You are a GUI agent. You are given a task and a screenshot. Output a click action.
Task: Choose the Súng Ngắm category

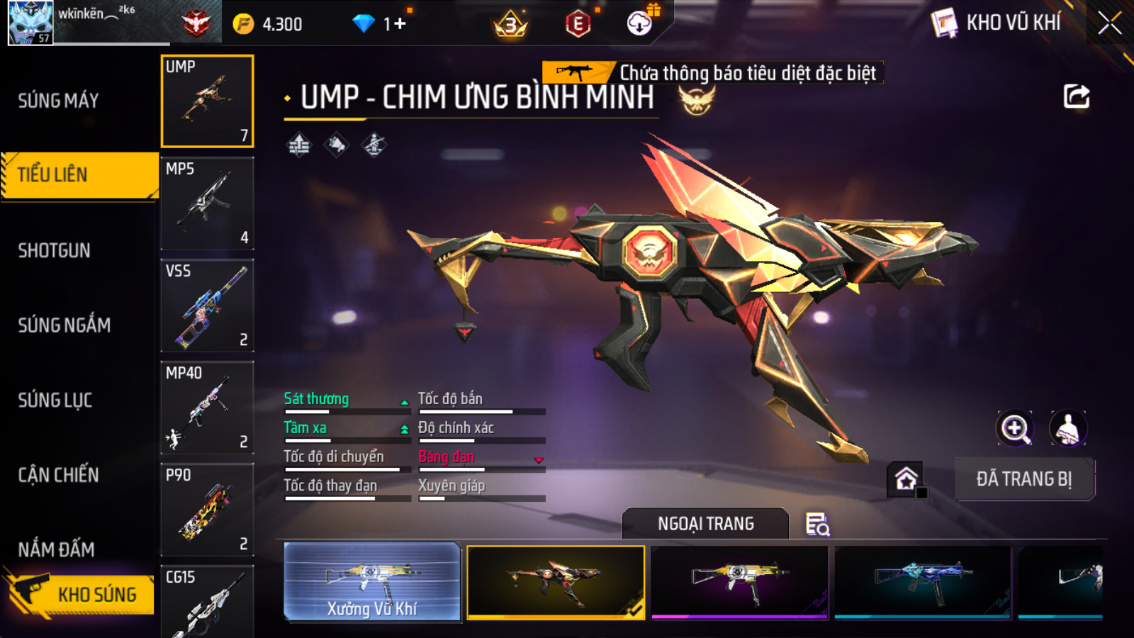click(x=64, y=325)
